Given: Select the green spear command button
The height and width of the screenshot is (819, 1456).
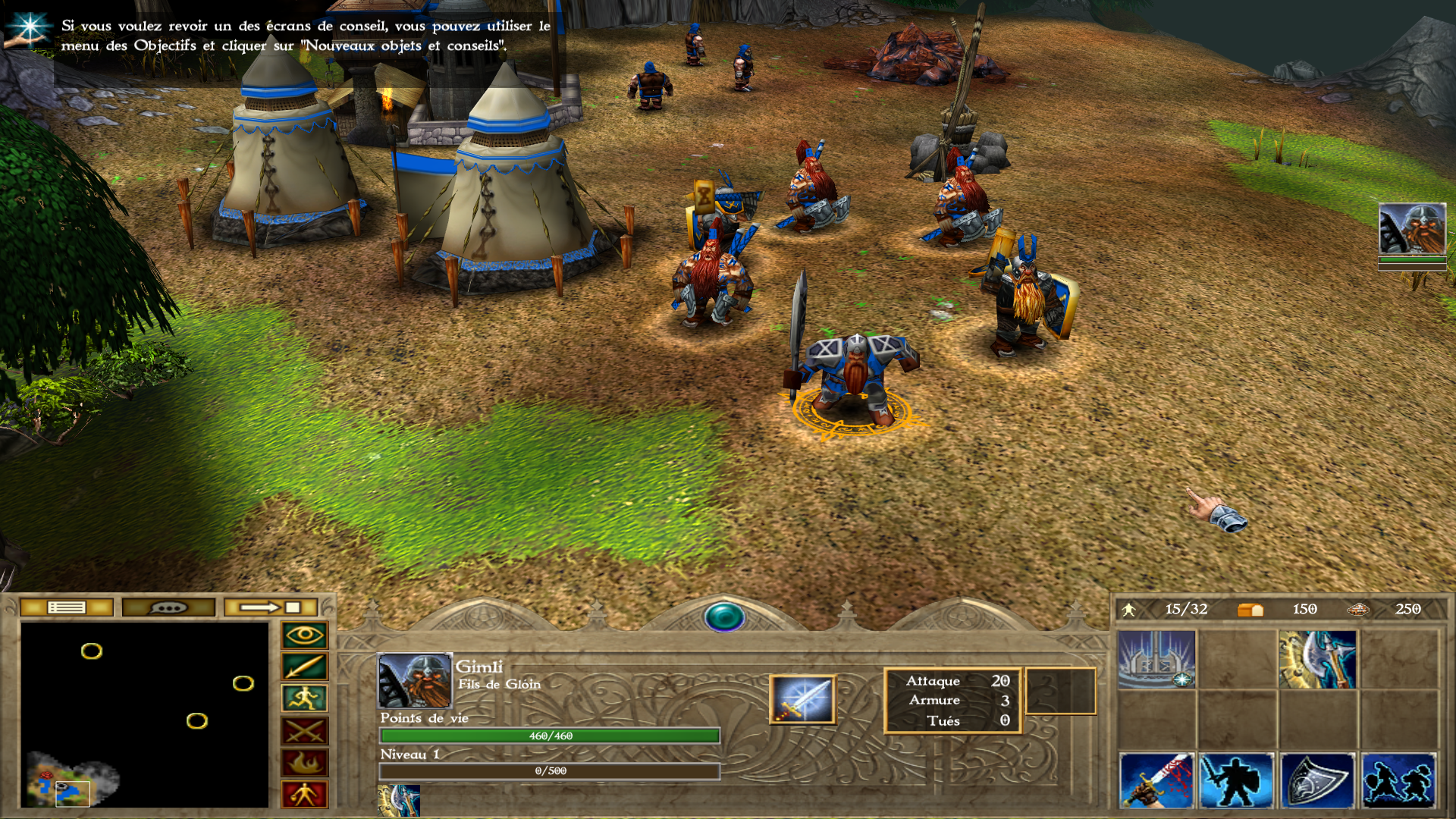Looking at the screenshot, I should 305,667.
